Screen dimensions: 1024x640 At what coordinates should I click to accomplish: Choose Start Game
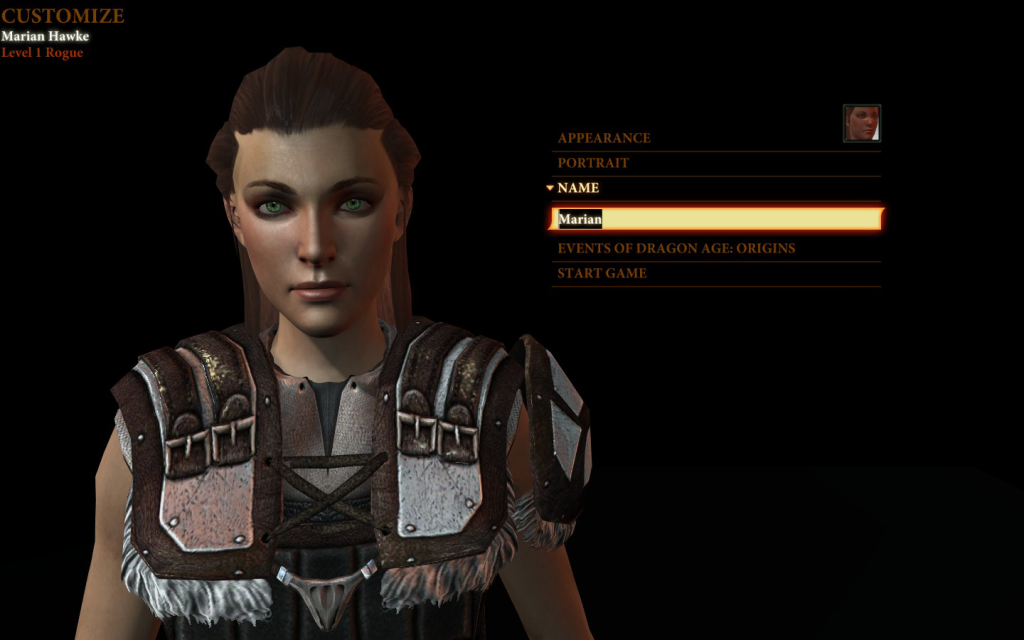[602, 273]
